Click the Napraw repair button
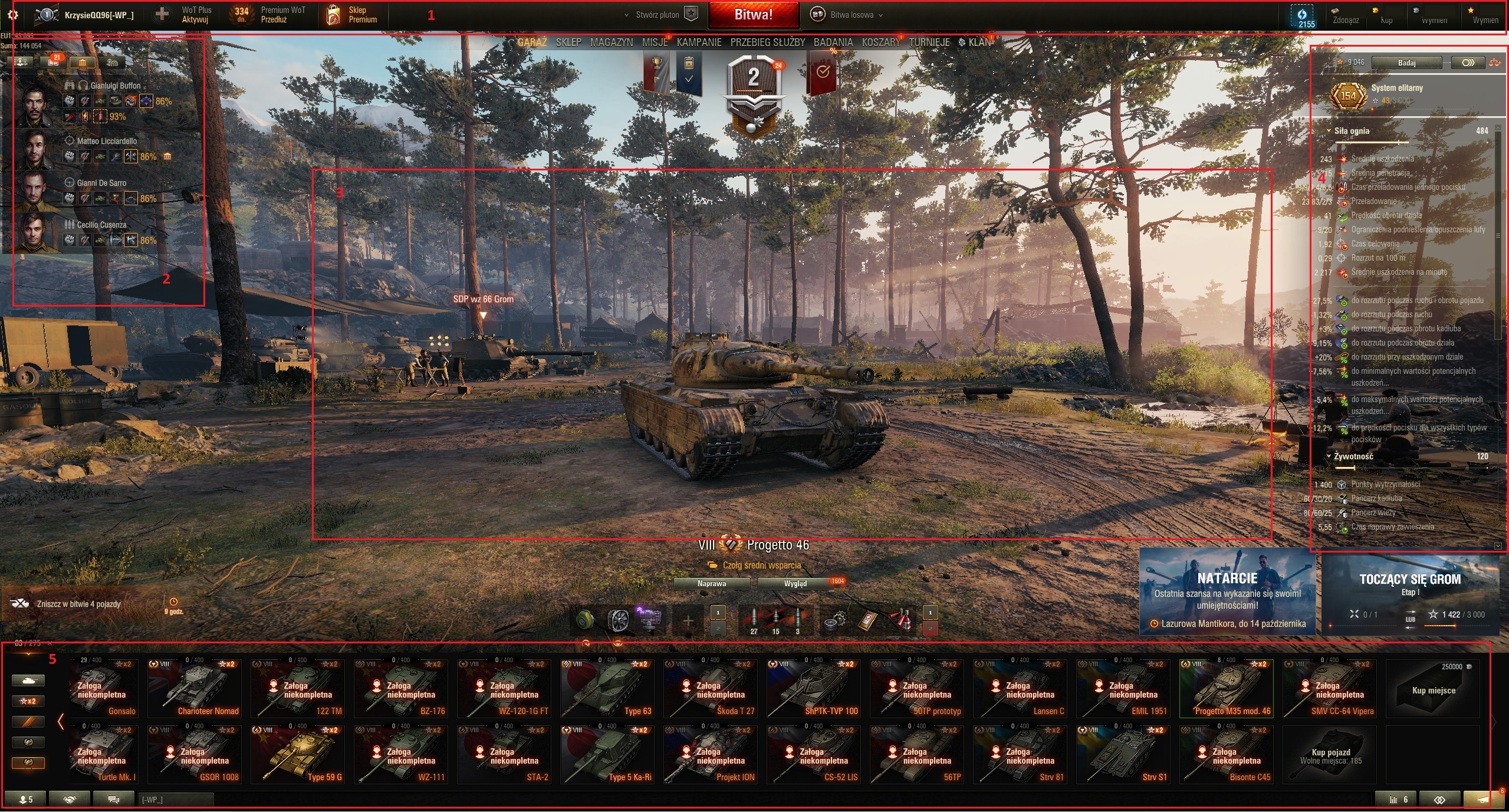The width and height of the screenshot is (1509, 812). 712,584
